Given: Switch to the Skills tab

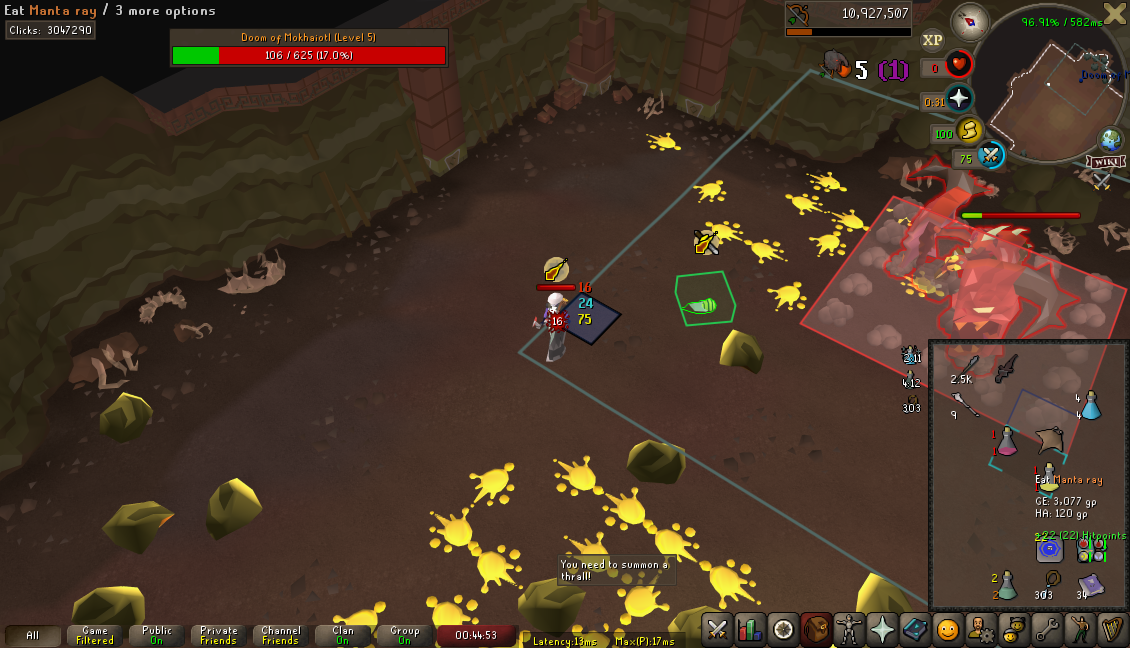Looking at the screenshot, I should pyautogui.click(x=750, y=630).
